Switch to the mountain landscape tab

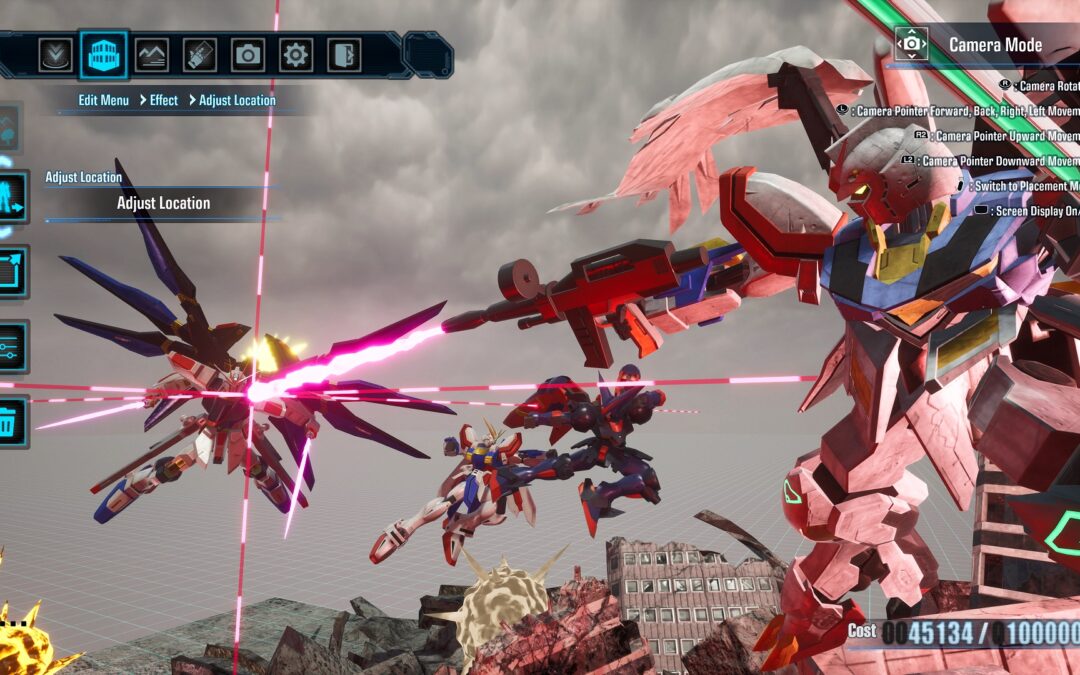click(x=152, y=54)
